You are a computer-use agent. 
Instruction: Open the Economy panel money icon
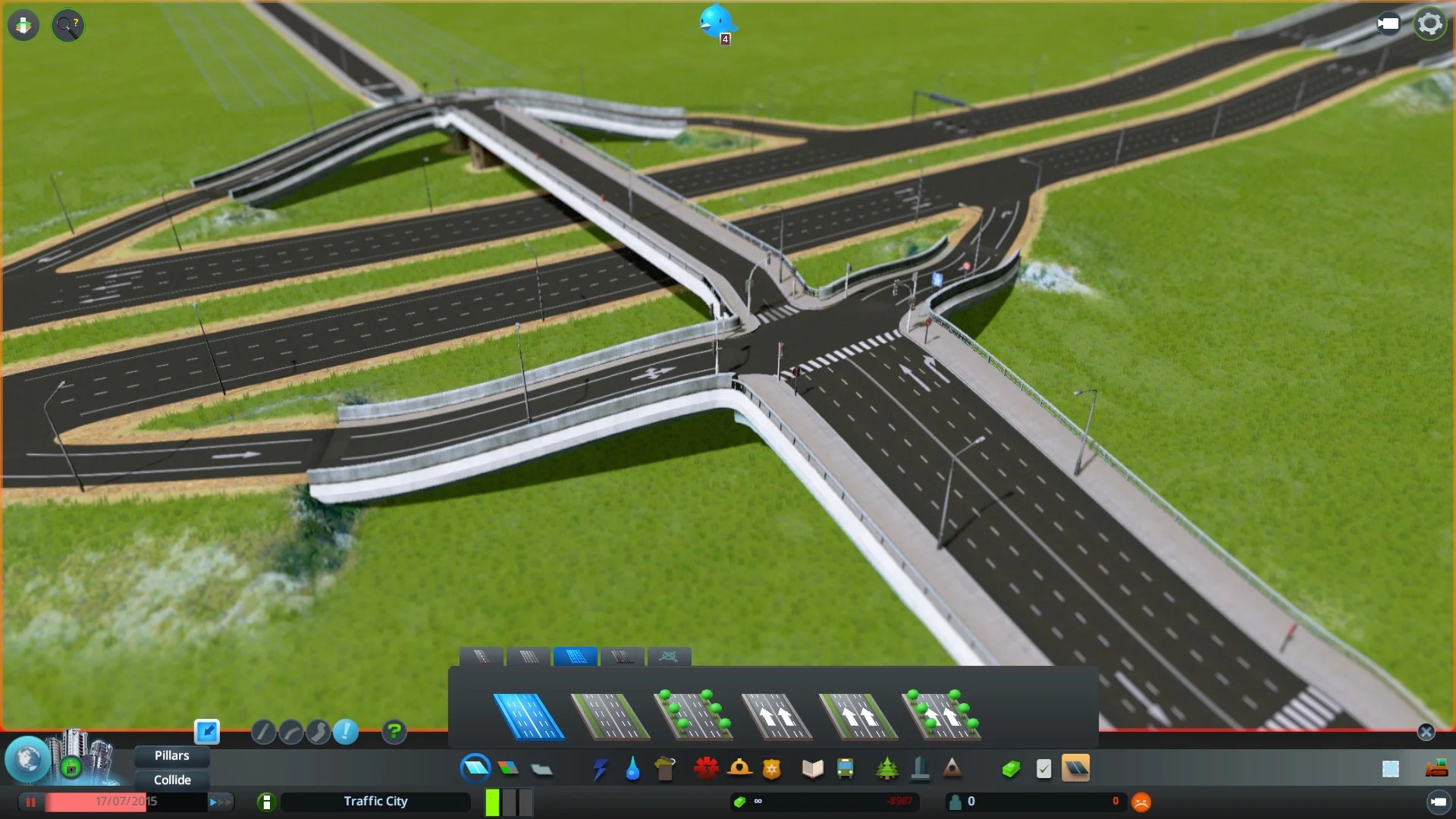pyautogui.click(x=1012, y=768)
